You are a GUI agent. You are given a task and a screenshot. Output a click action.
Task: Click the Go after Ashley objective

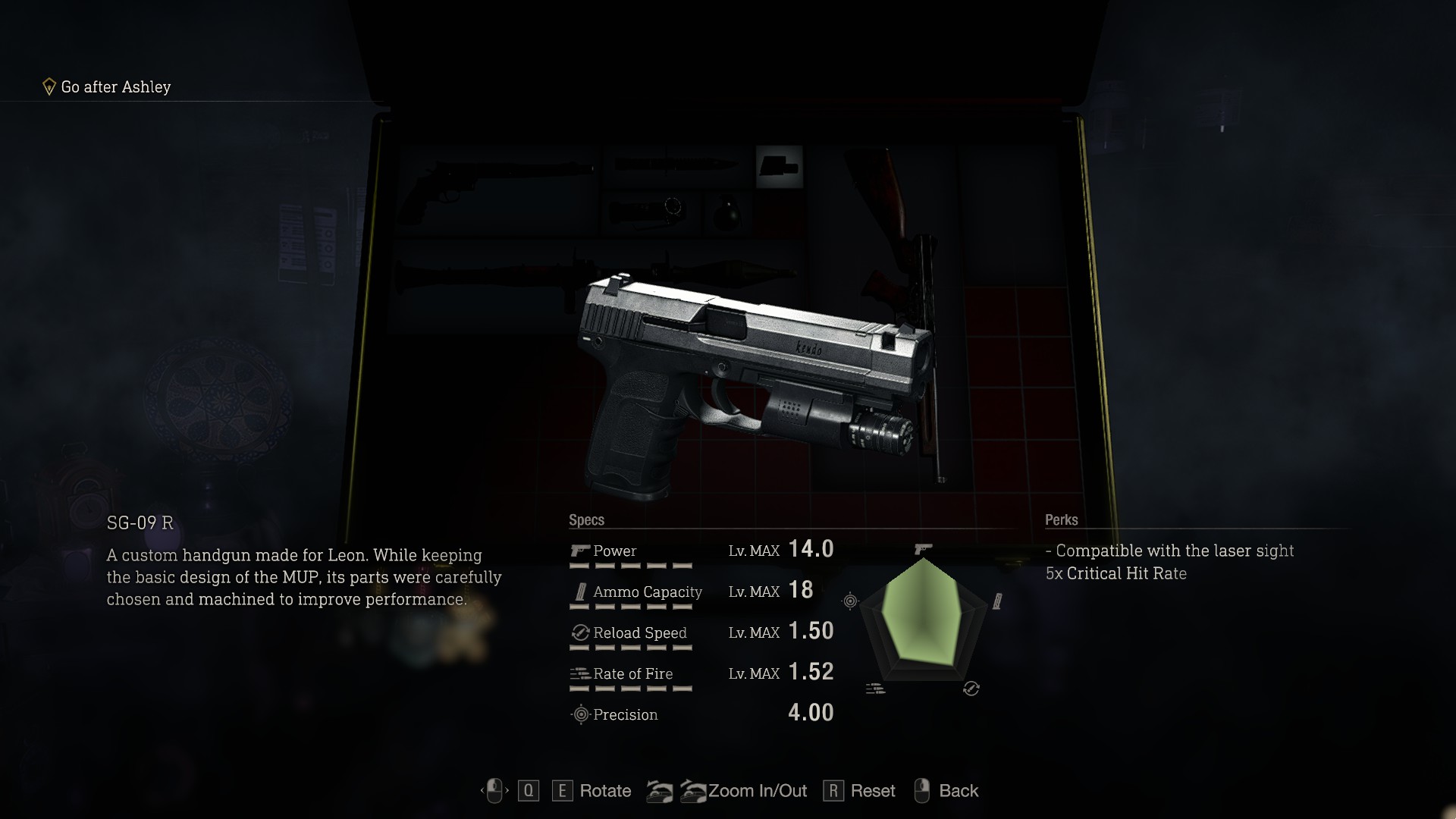115,87
